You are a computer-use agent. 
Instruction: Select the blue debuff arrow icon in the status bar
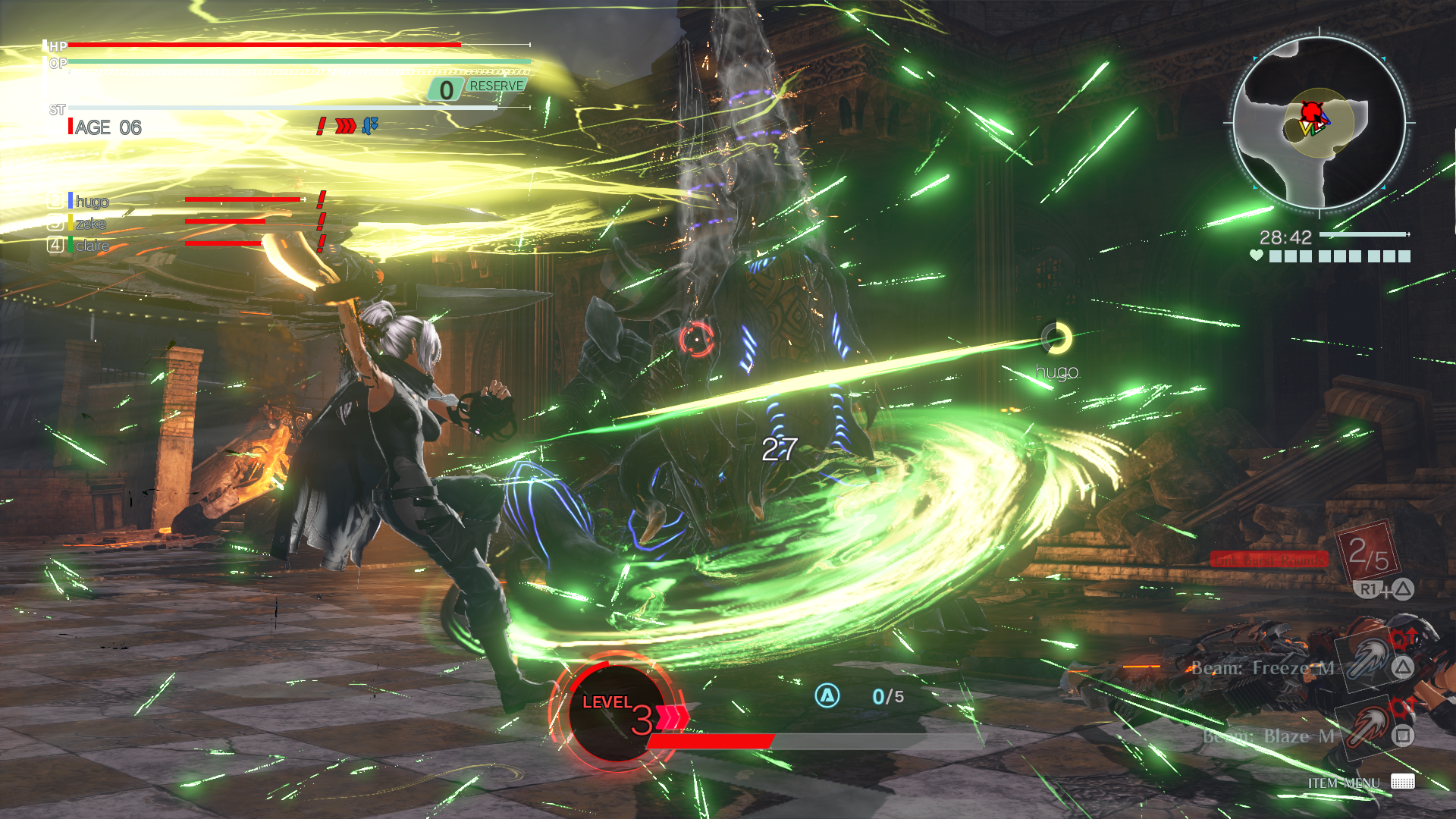369,126
